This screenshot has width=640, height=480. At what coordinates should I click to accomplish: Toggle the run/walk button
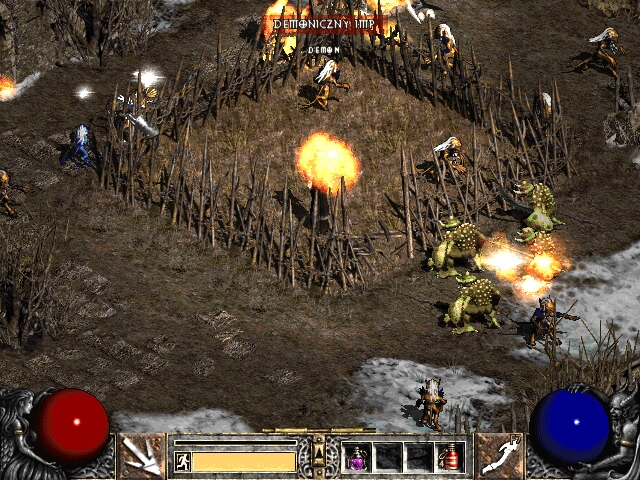[182, 461]
